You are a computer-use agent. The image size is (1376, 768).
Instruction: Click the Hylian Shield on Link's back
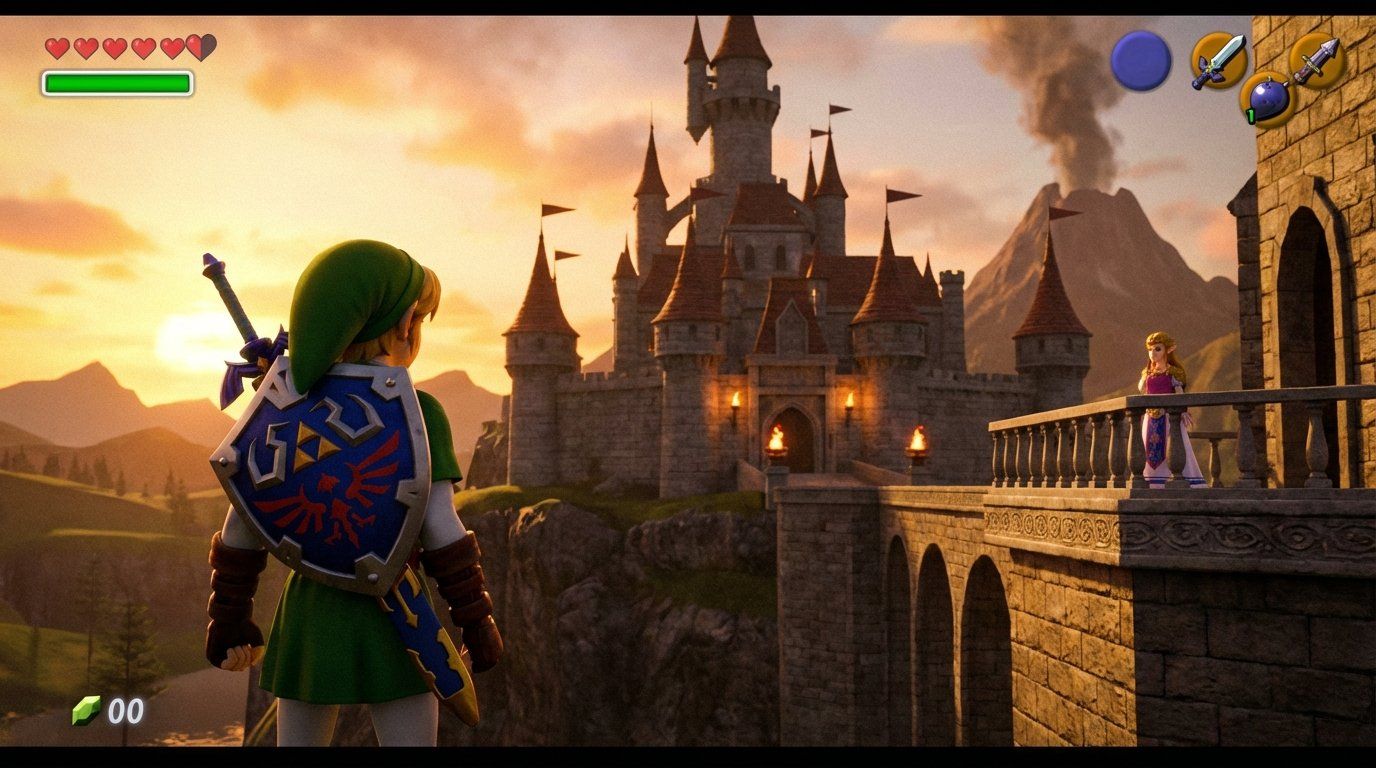click(320, 480)
